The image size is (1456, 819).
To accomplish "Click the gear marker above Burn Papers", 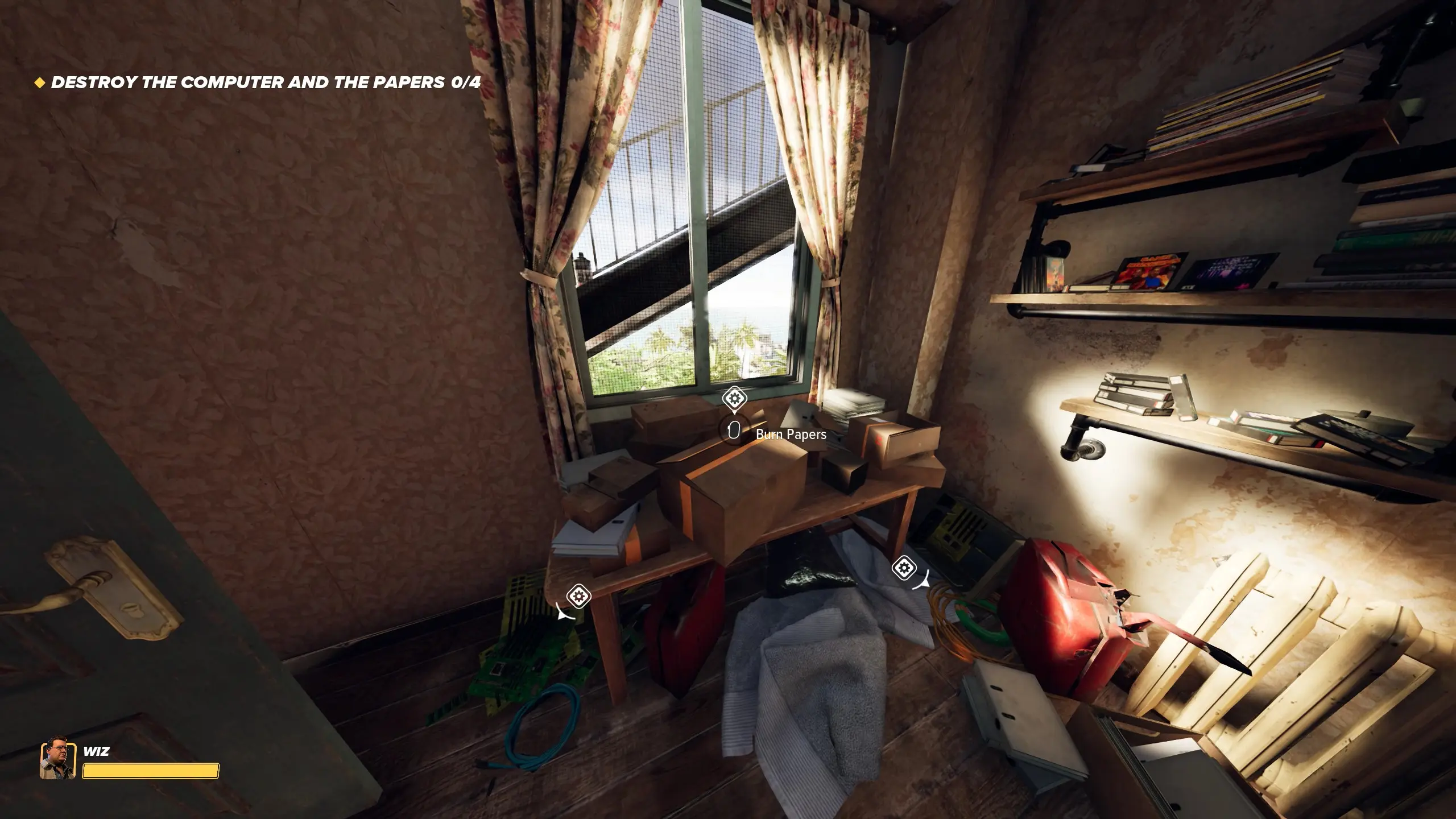I will [734, 398].
